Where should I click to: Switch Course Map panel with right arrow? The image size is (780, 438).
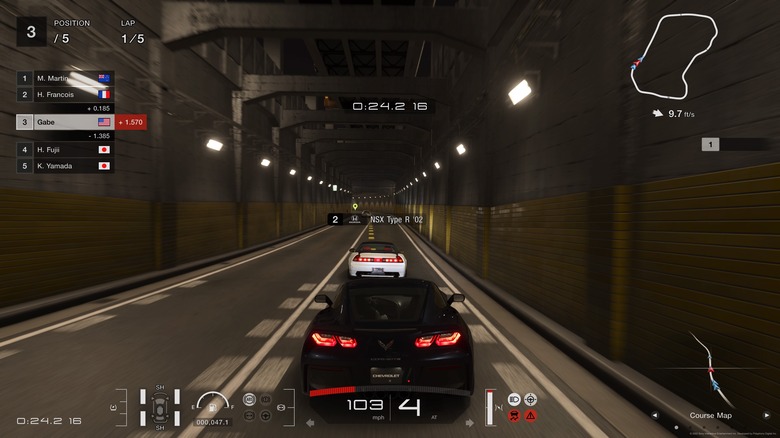(767, 414)
